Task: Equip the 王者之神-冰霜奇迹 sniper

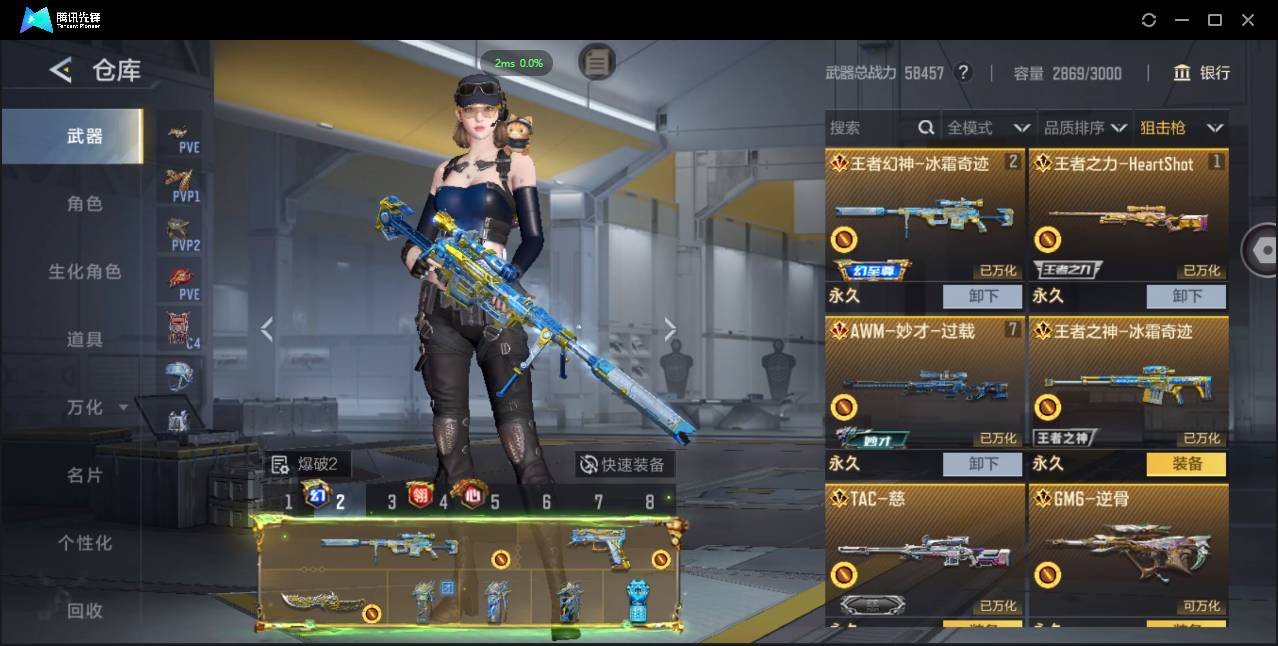Action: 1186,464
